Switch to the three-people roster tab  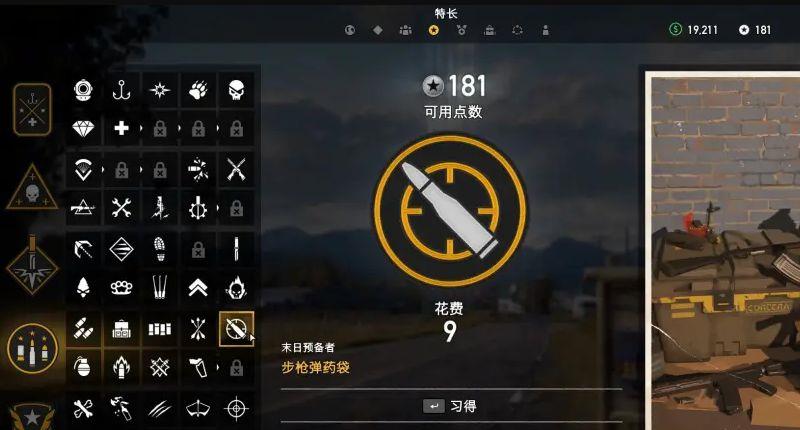pyautogui.click(x=405, y=30)
